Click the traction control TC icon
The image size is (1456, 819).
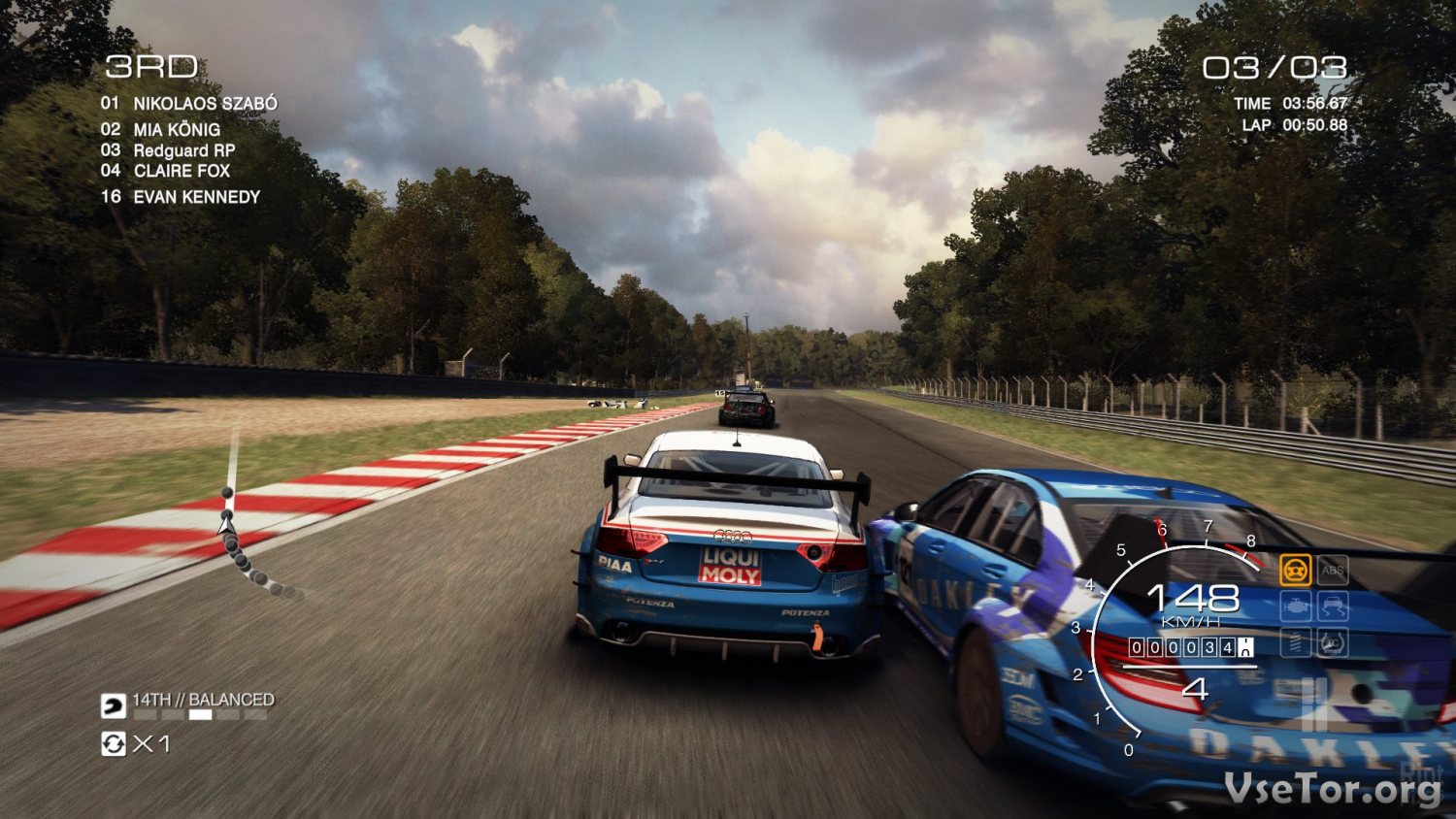(1333, 642)
